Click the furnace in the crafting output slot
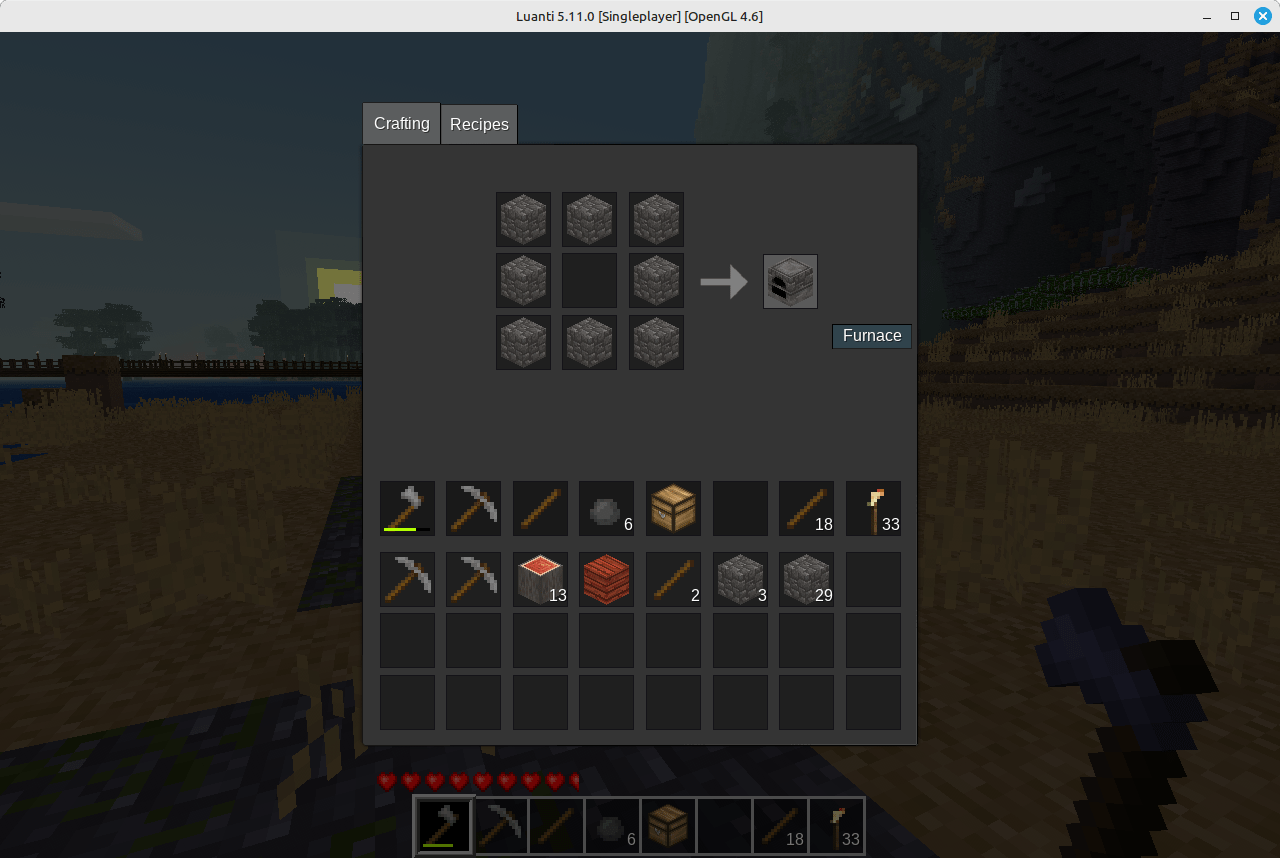The image size is (1280, 858). point(790,281)
